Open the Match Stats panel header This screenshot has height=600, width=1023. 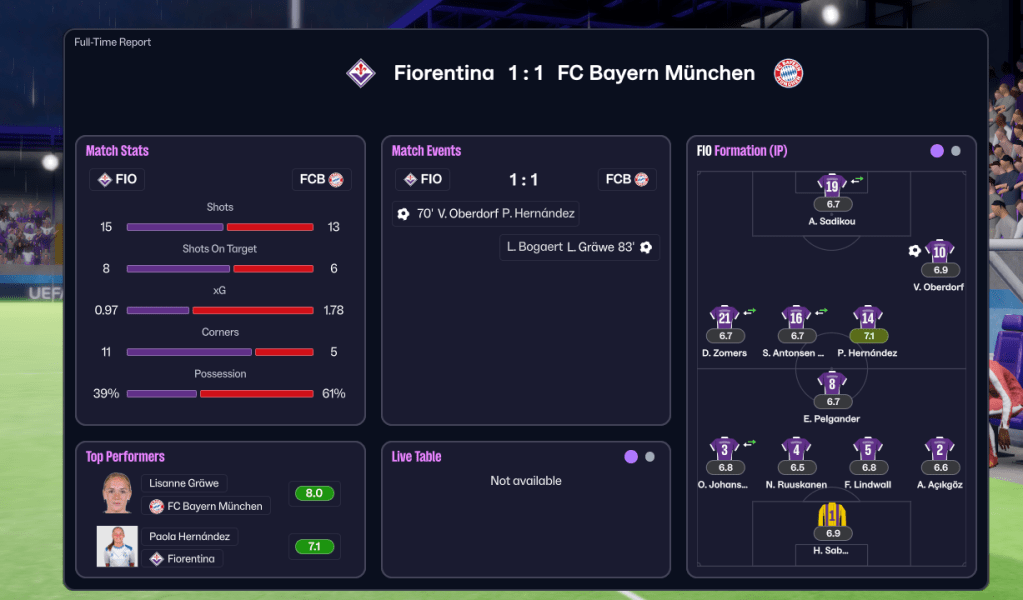coord(117,151)
